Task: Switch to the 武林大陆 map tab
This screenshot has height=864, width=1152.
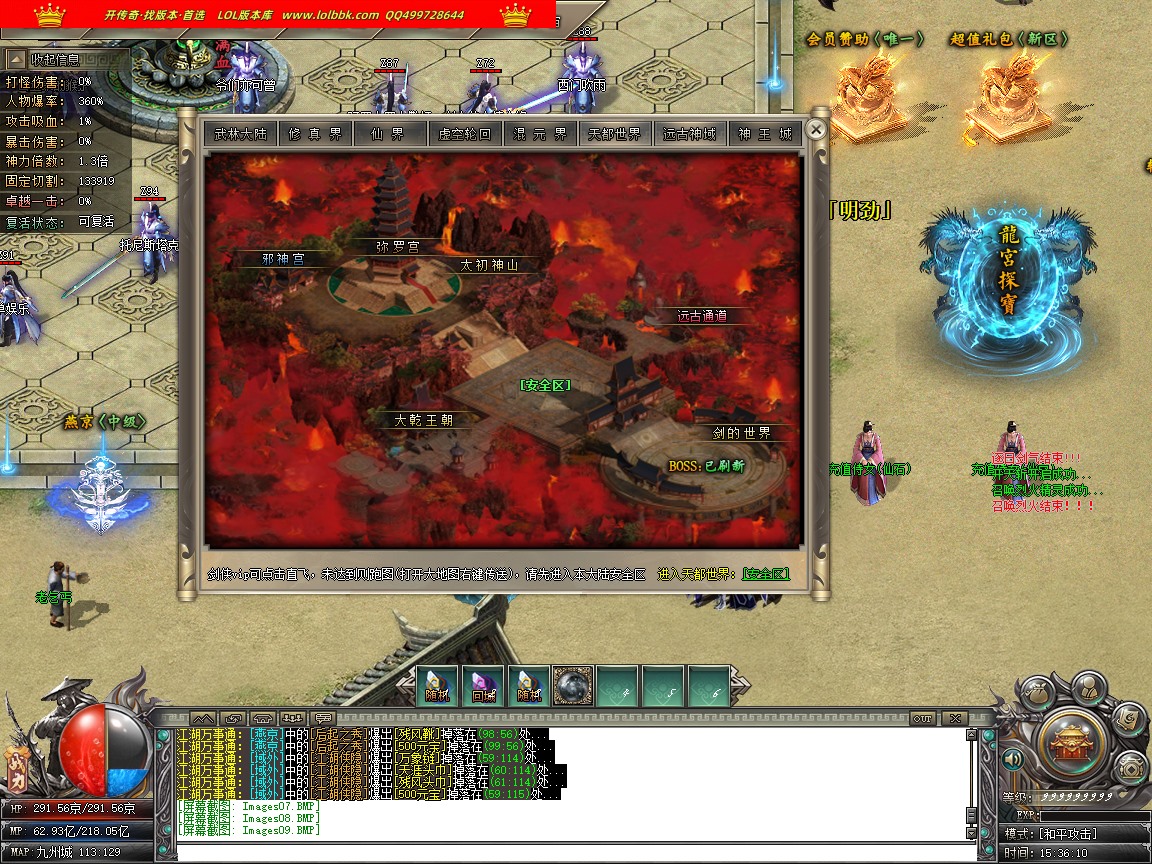Action: (x=241, y=134)
